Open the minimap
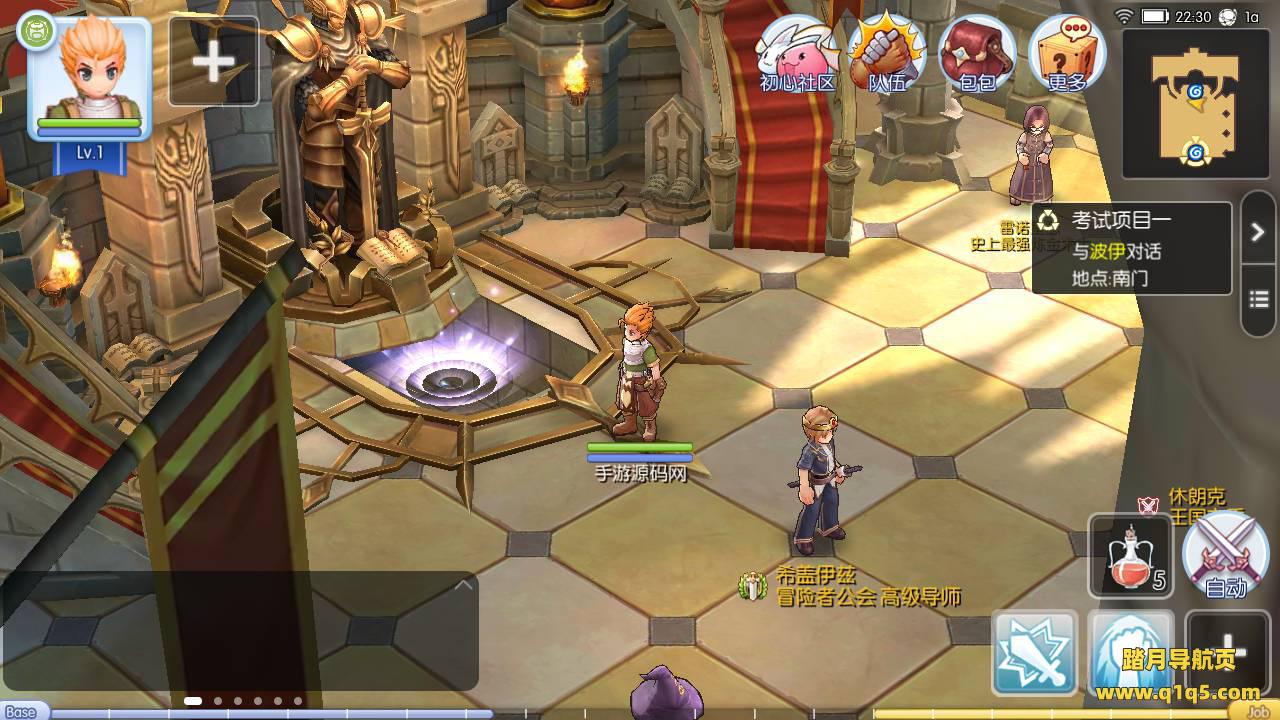 click(1195, 103)
